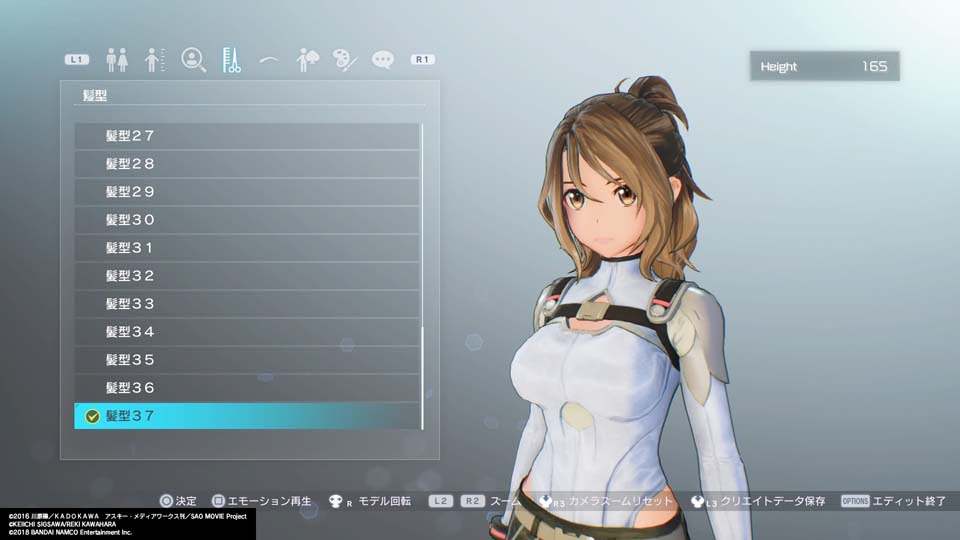
Task: Choose the 髪型33 hairstyle
Action: [x=247, y=304]
